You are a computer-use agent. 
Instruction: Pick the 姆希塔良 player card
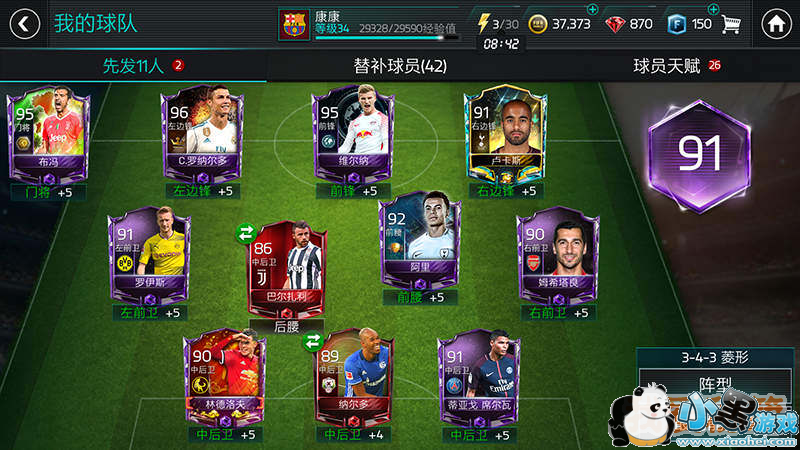[x=556, y=253]
